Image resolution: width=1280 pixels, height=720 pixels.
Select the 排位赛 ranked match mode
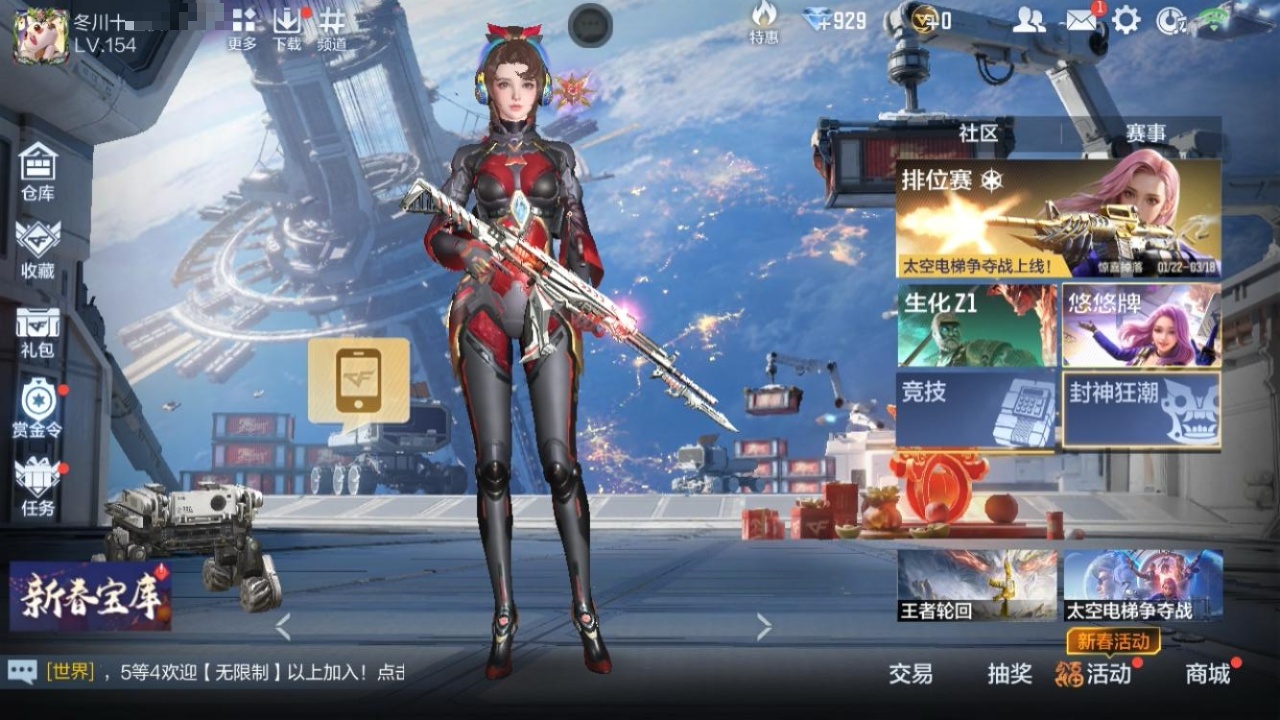point(1058,218)
